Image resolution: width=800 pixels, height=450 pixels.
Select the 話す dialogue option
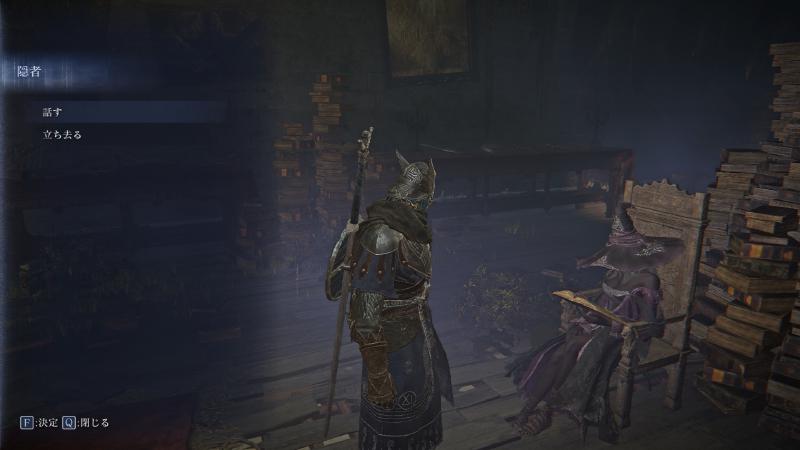[x=53, y=111]
